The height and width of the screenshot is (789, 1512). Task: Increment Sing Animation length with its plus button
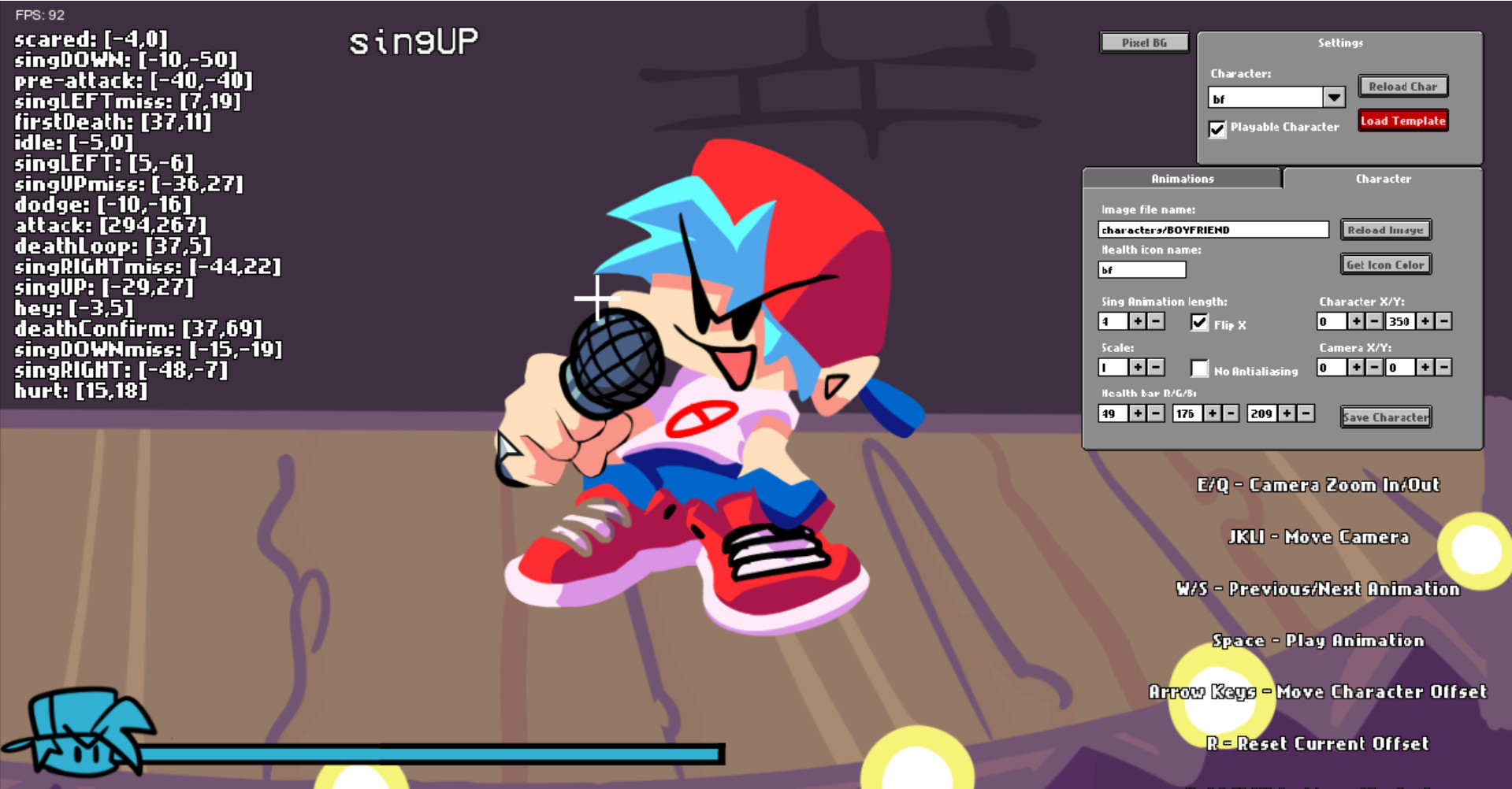coord(1137,320)
